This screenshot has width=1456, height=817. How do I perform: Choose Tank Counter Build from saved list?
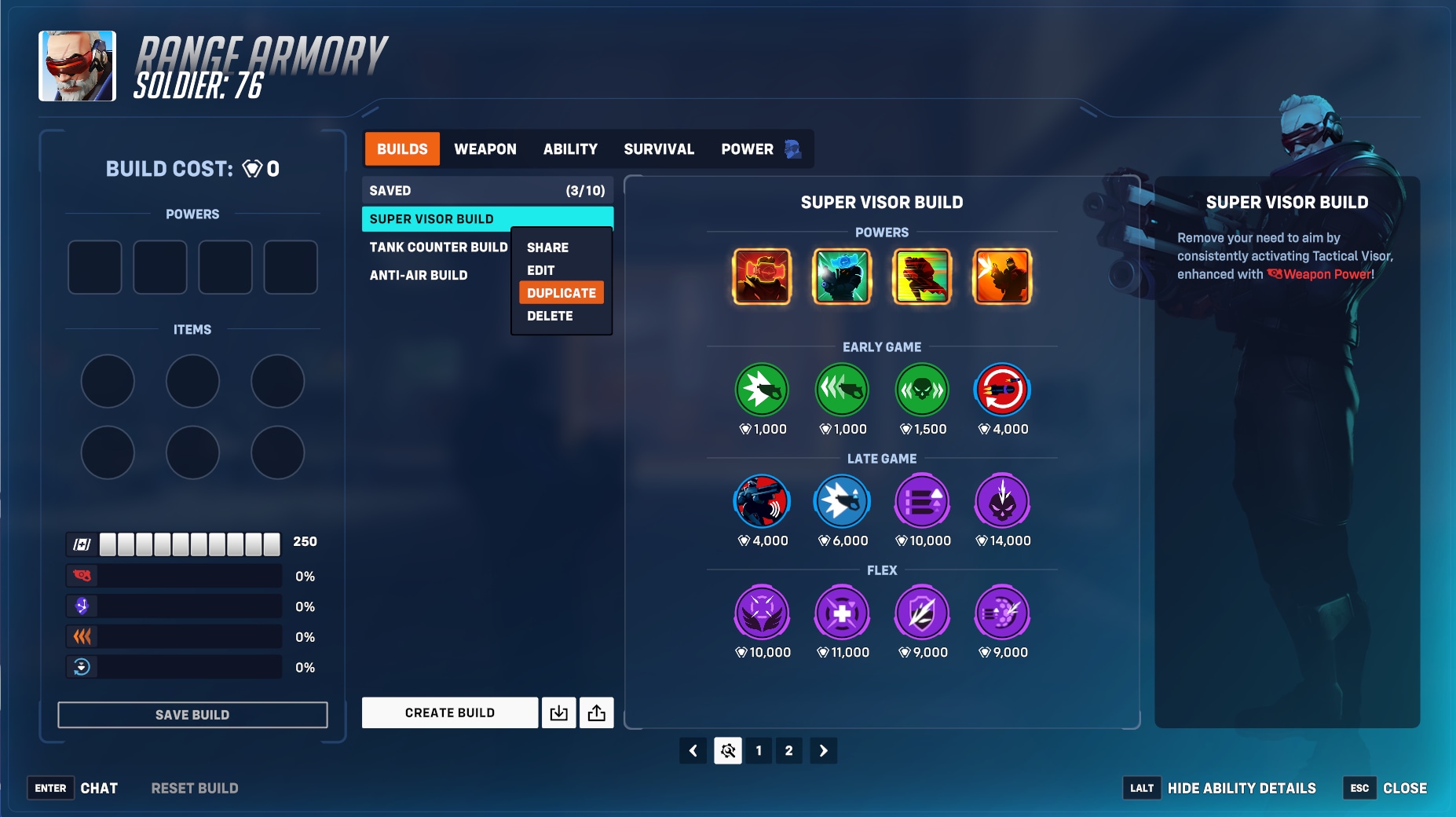(x=438, y=247)
